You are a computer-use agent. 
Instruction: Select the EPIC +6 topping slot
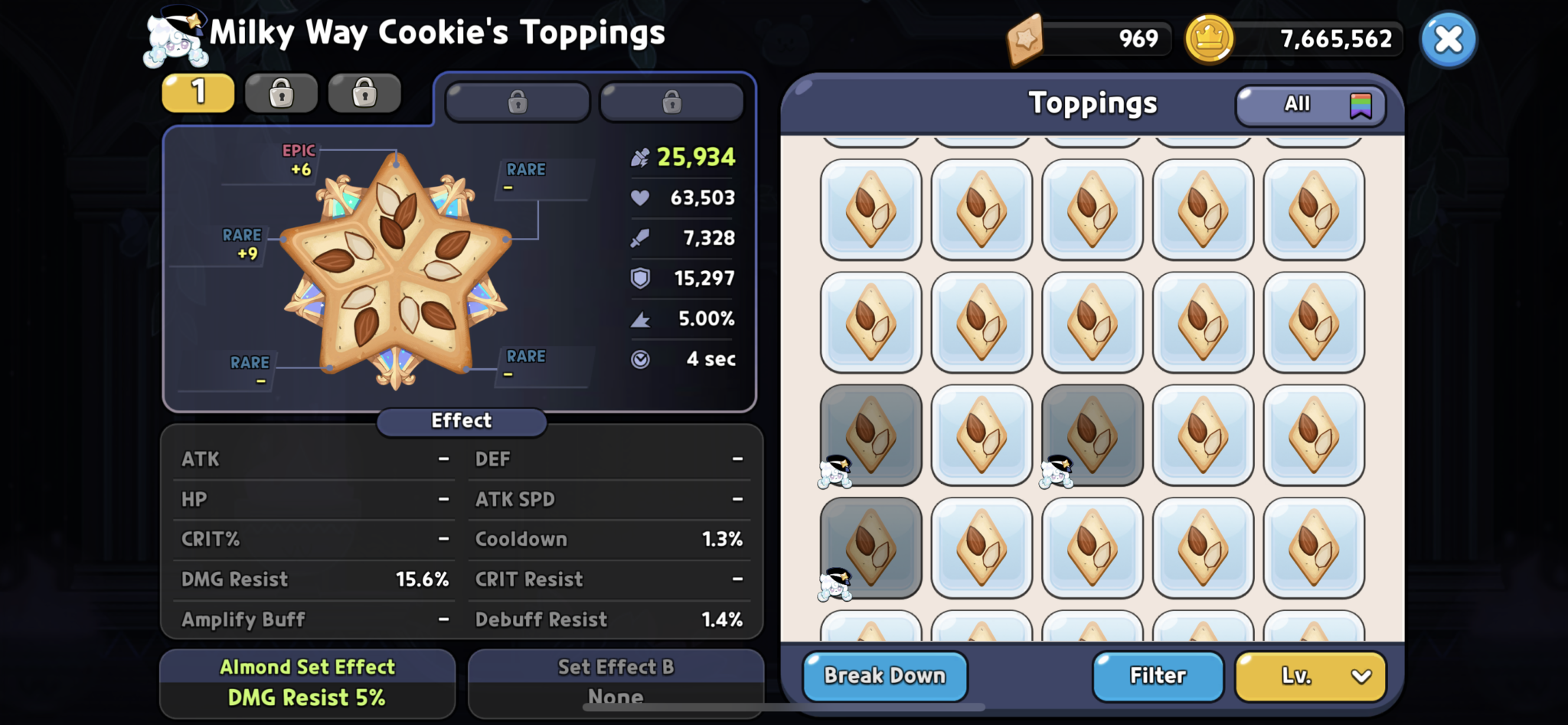coord(299,161)
